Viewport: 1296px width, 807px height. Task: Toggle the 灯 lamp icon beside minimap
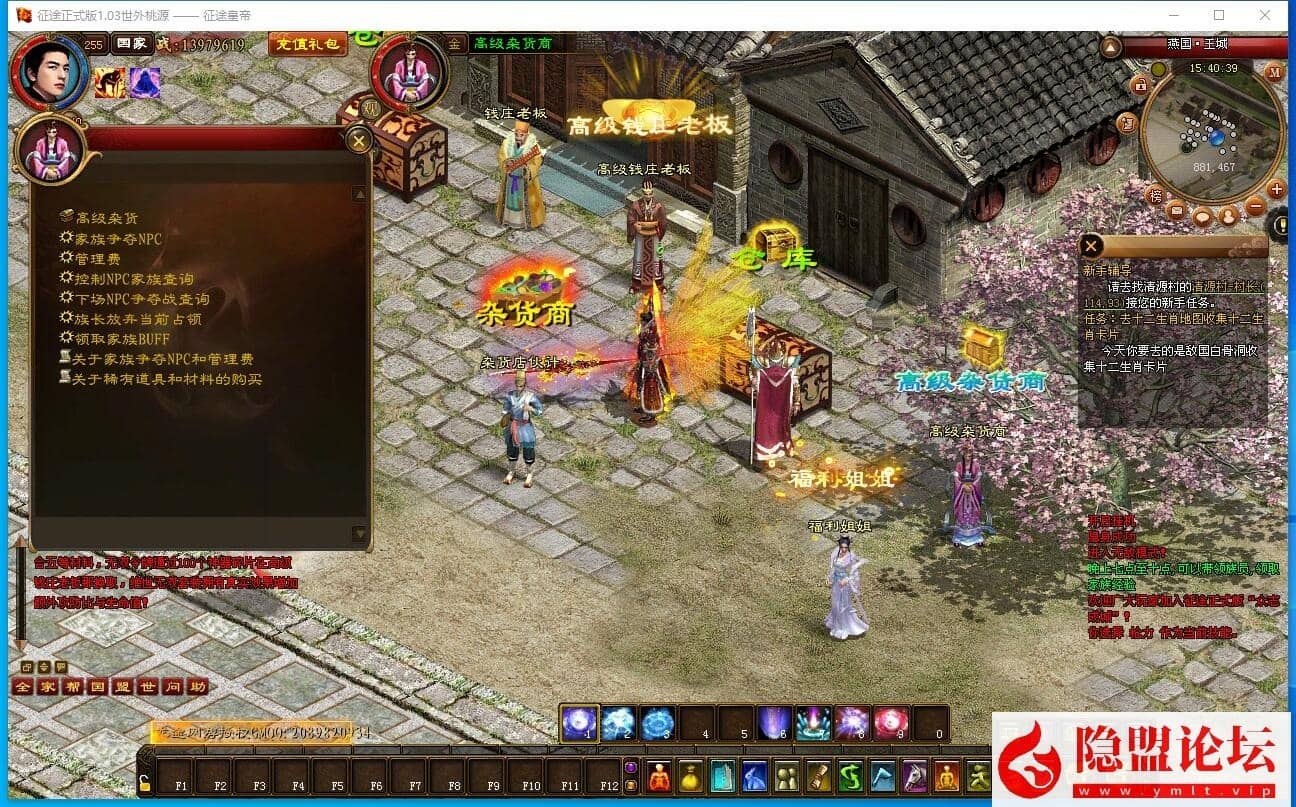1128,122
